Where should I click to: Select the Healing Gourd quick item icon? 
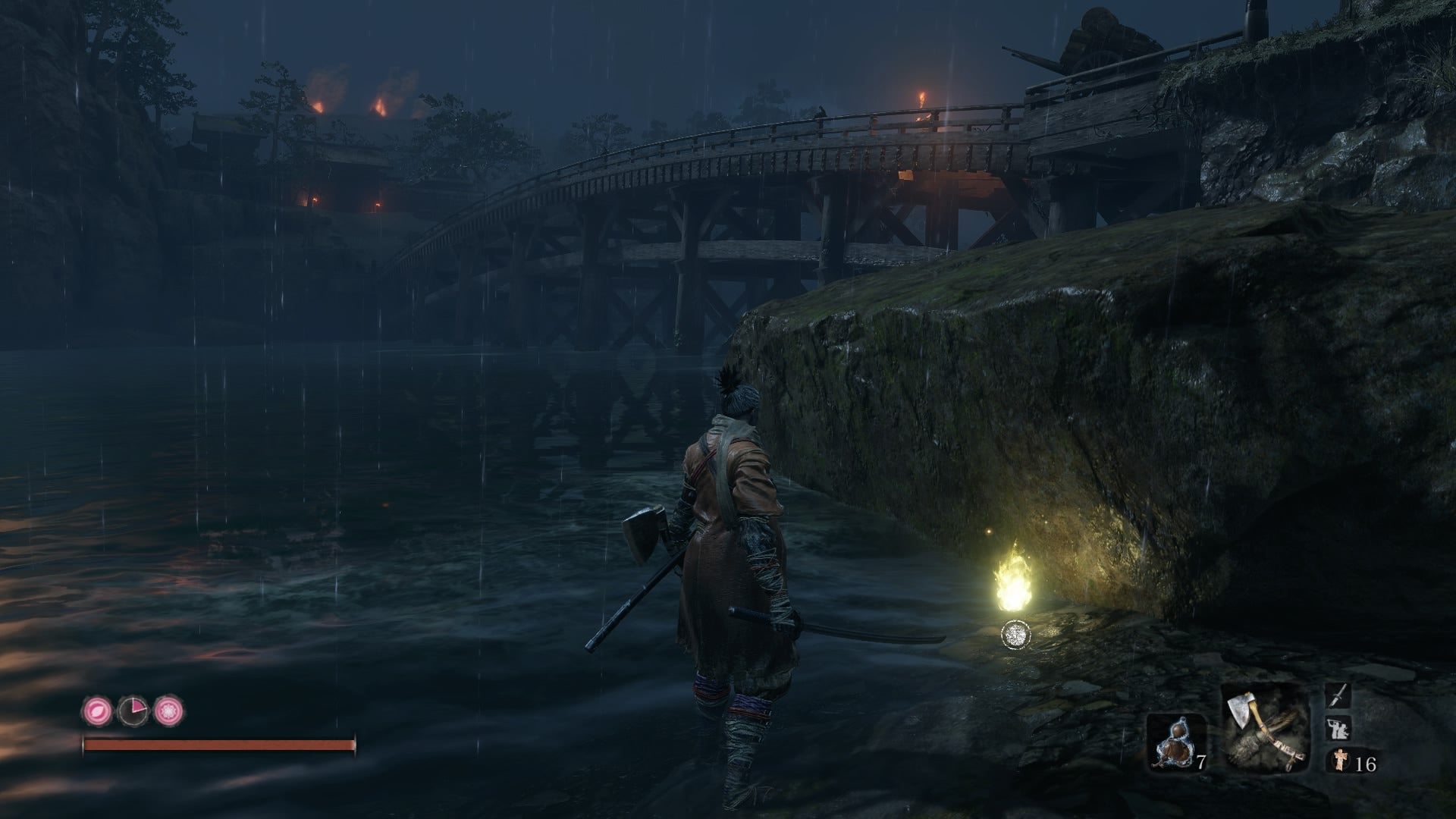tap(1176, 743)
